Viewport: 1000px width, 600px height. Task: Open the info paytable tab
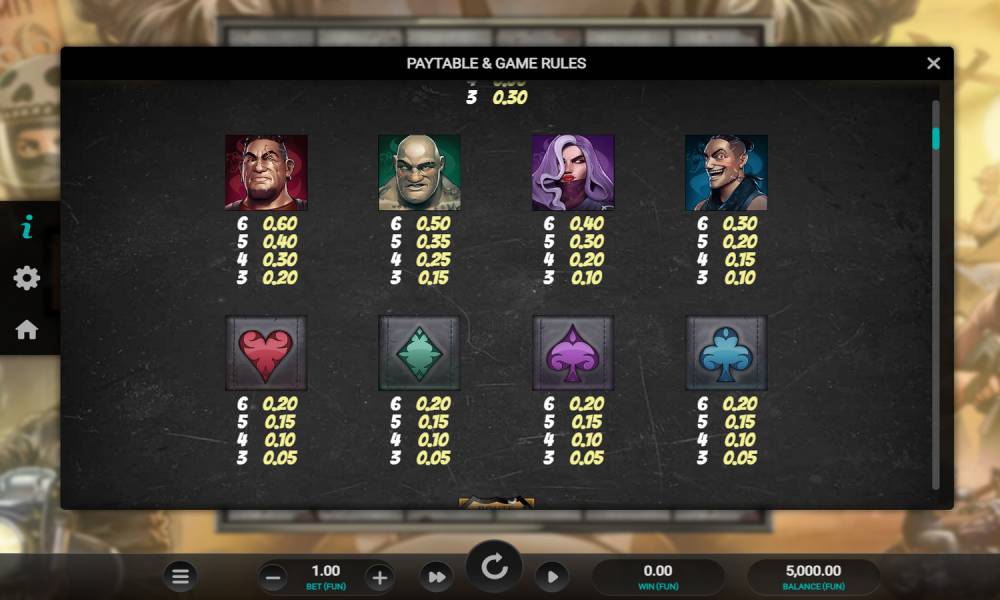(x=27, y=227)
